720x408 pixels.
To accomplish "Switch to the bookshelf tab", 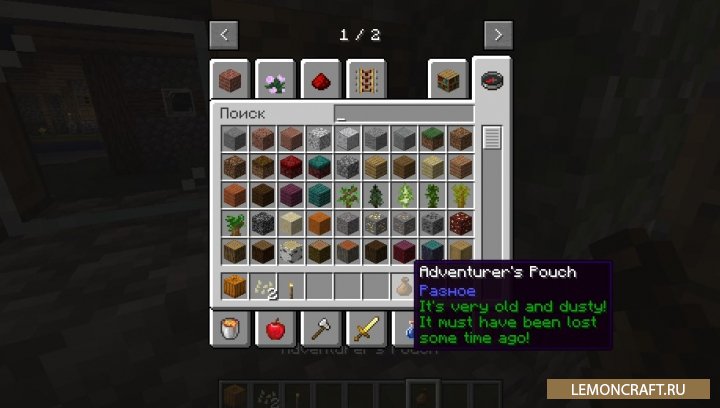I will 447,80.
